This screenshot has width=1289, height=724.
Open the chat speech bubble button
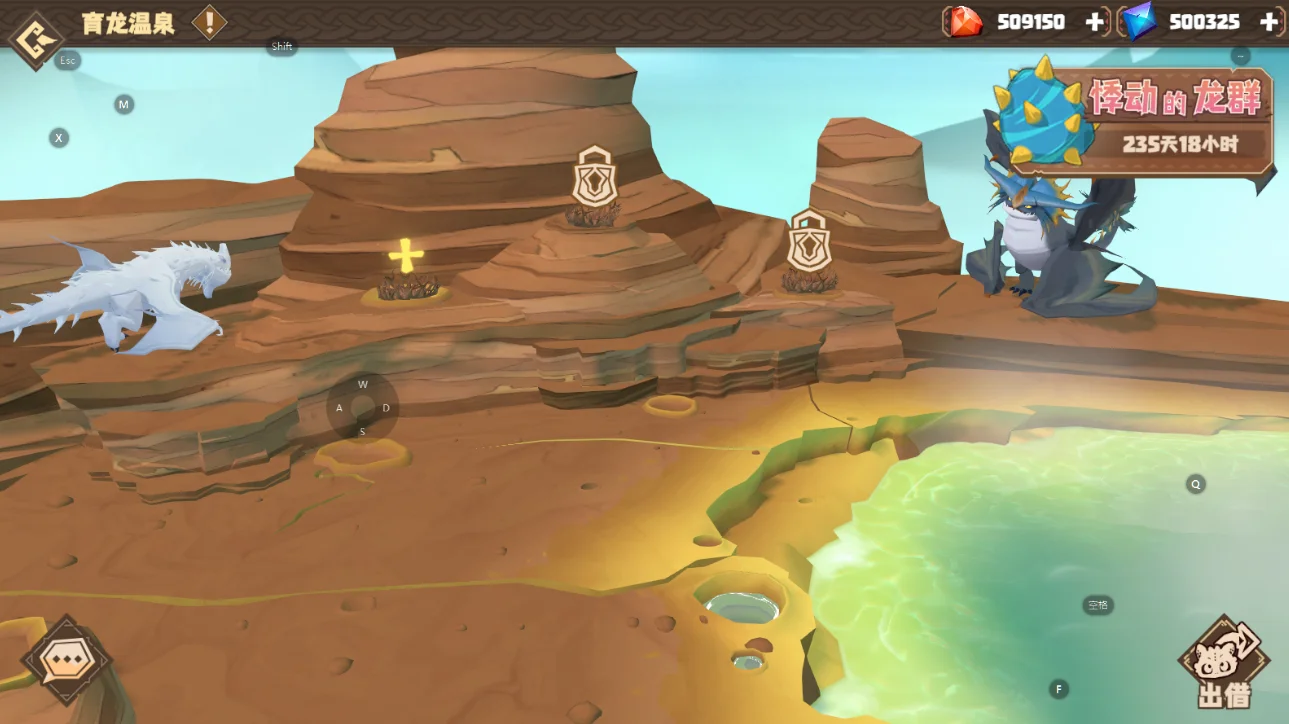[x=67, y=661]
